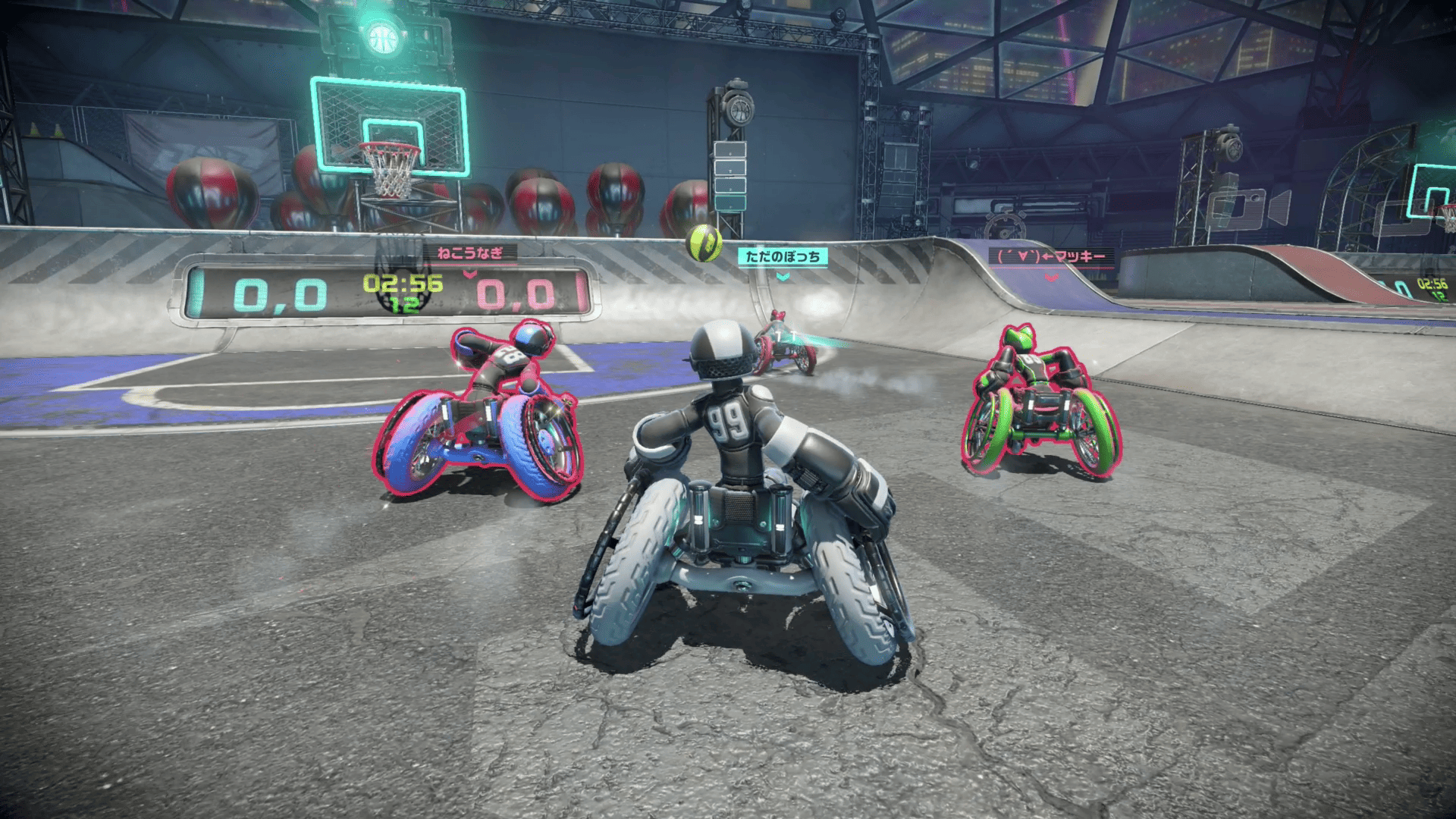1456x819 pixels.
Task: Select the ねこうなぎ player name tag
Action: [x=470, y=253]
